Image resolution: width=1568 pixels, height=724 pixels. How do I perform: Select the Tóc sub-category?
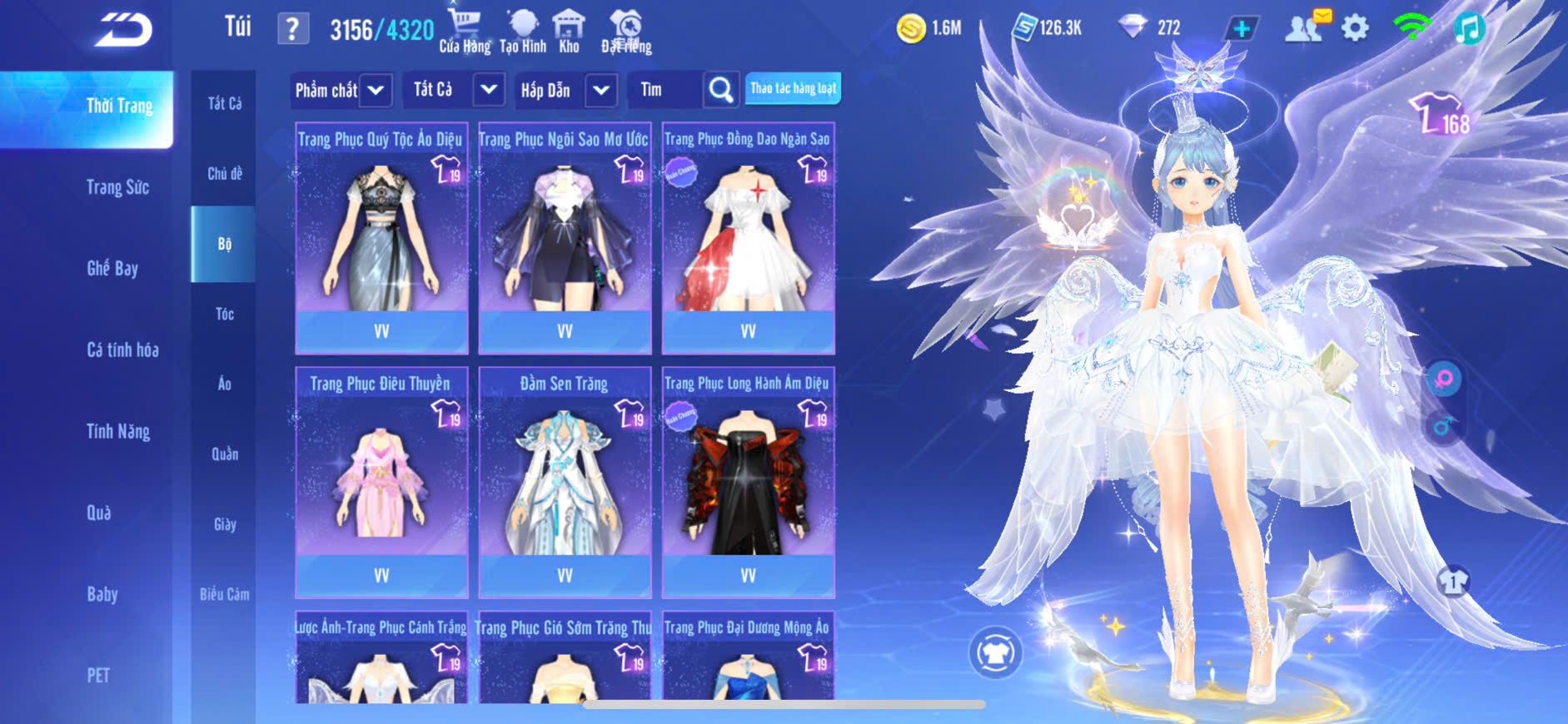click(224, 314)
